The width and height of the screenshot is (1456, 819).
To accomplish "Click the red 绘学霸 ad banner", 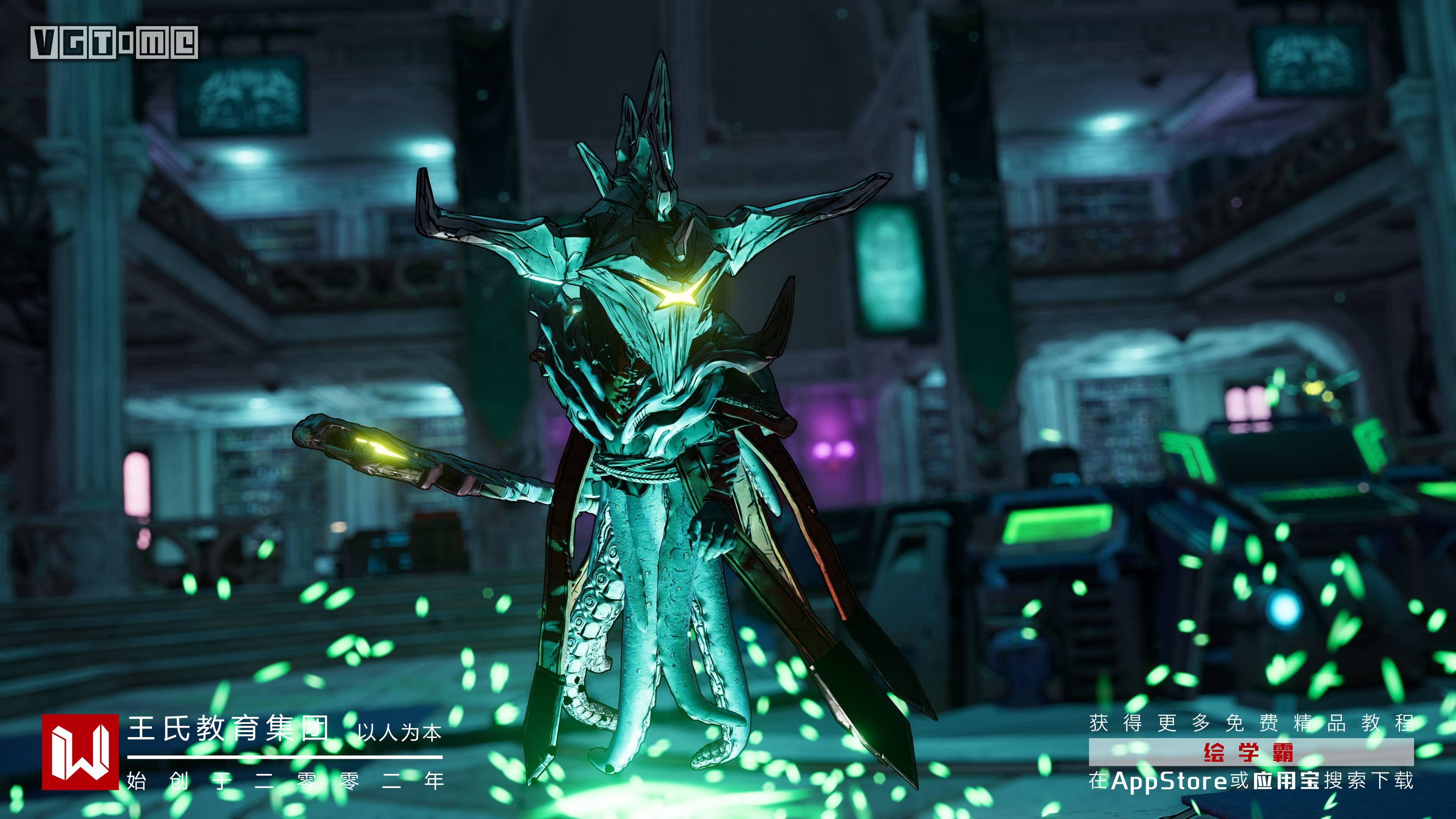I will [1251, 752].
